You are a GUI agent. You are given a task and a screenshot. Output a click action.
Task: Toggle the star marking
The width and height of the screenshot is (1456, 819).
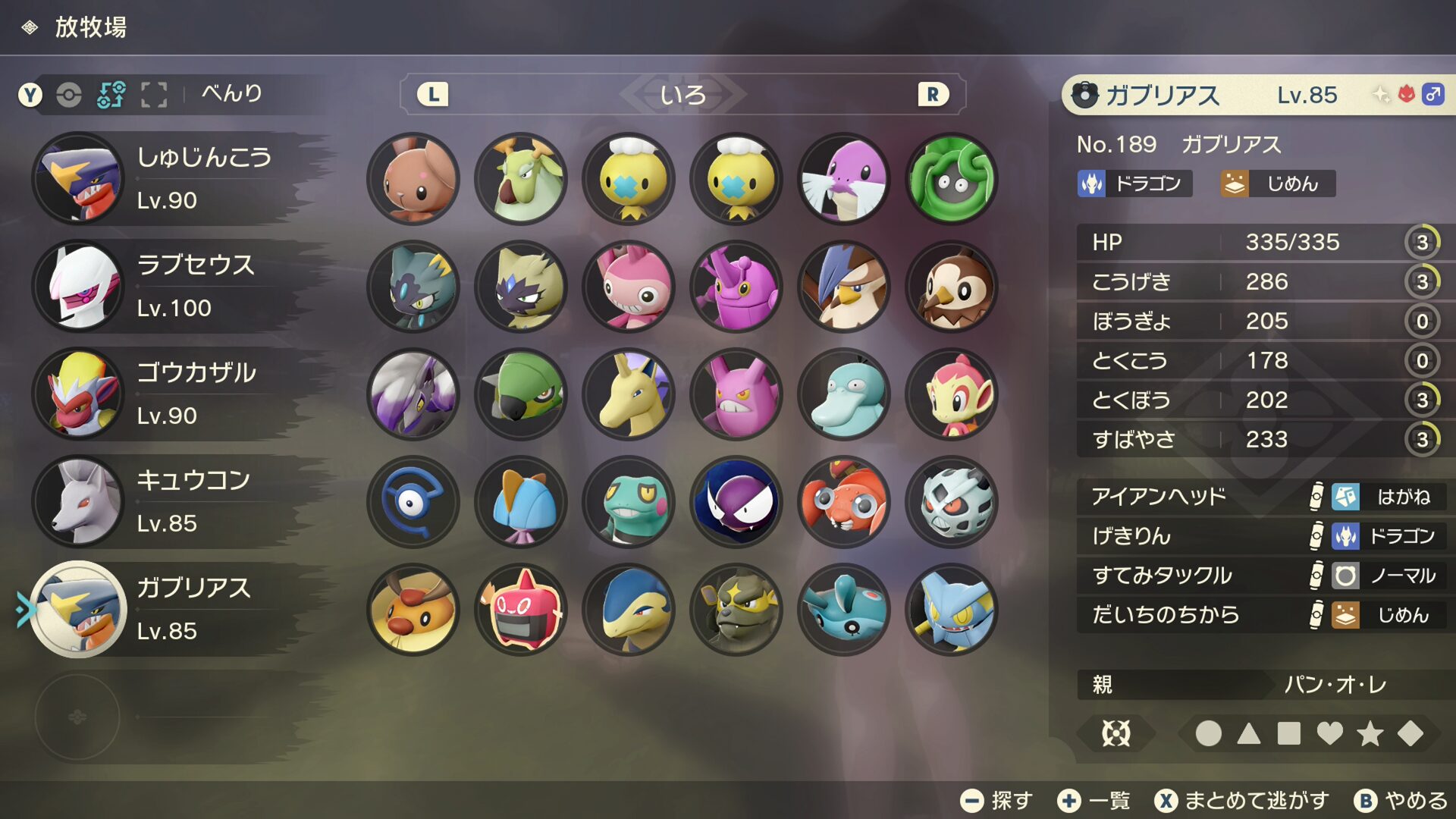pyautogui.click(x=1370, y=733)
